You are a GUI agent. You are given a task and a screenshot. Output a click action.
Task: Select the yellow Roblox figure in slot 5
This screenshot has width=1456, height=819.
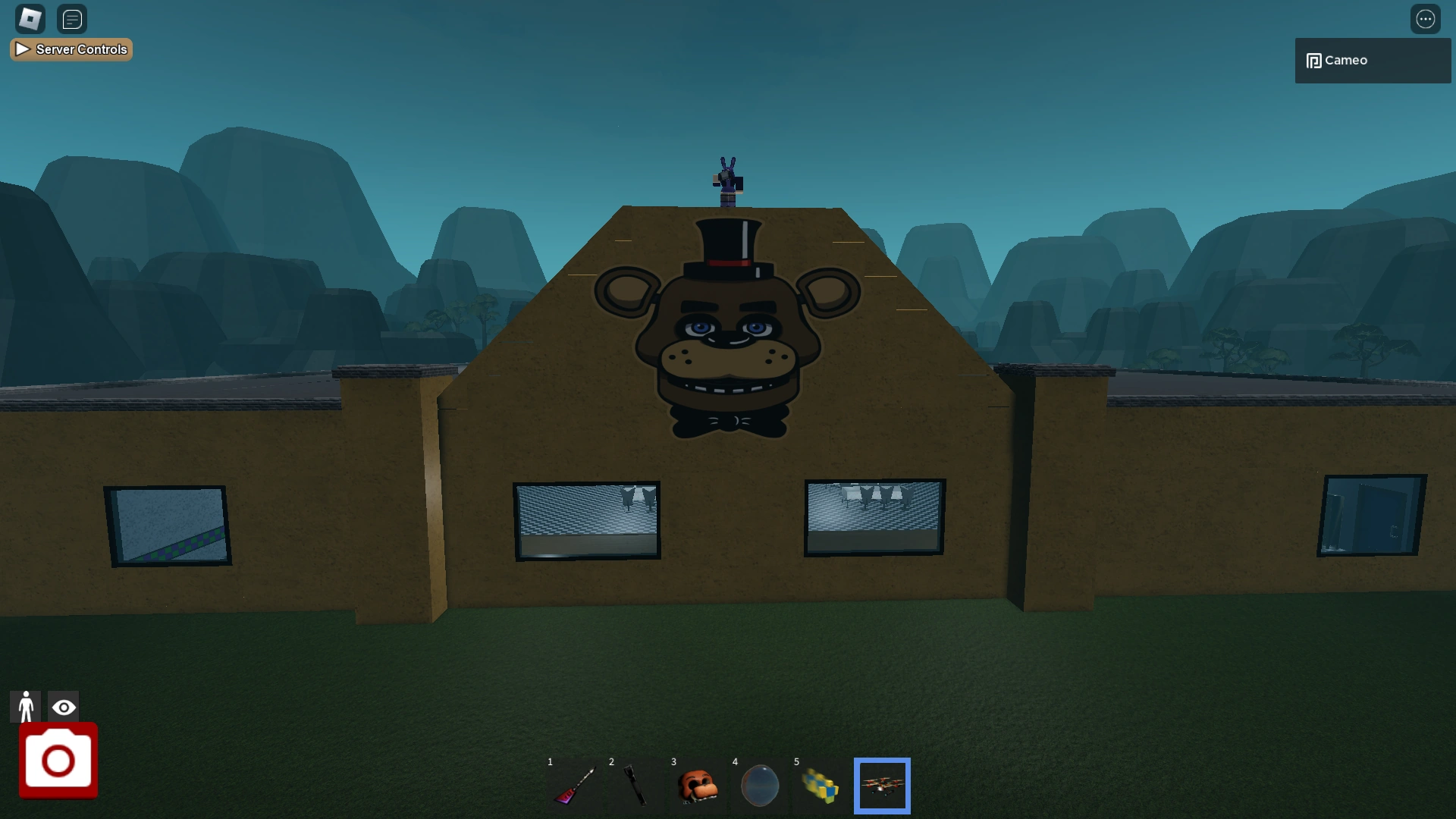pos(821,786)
